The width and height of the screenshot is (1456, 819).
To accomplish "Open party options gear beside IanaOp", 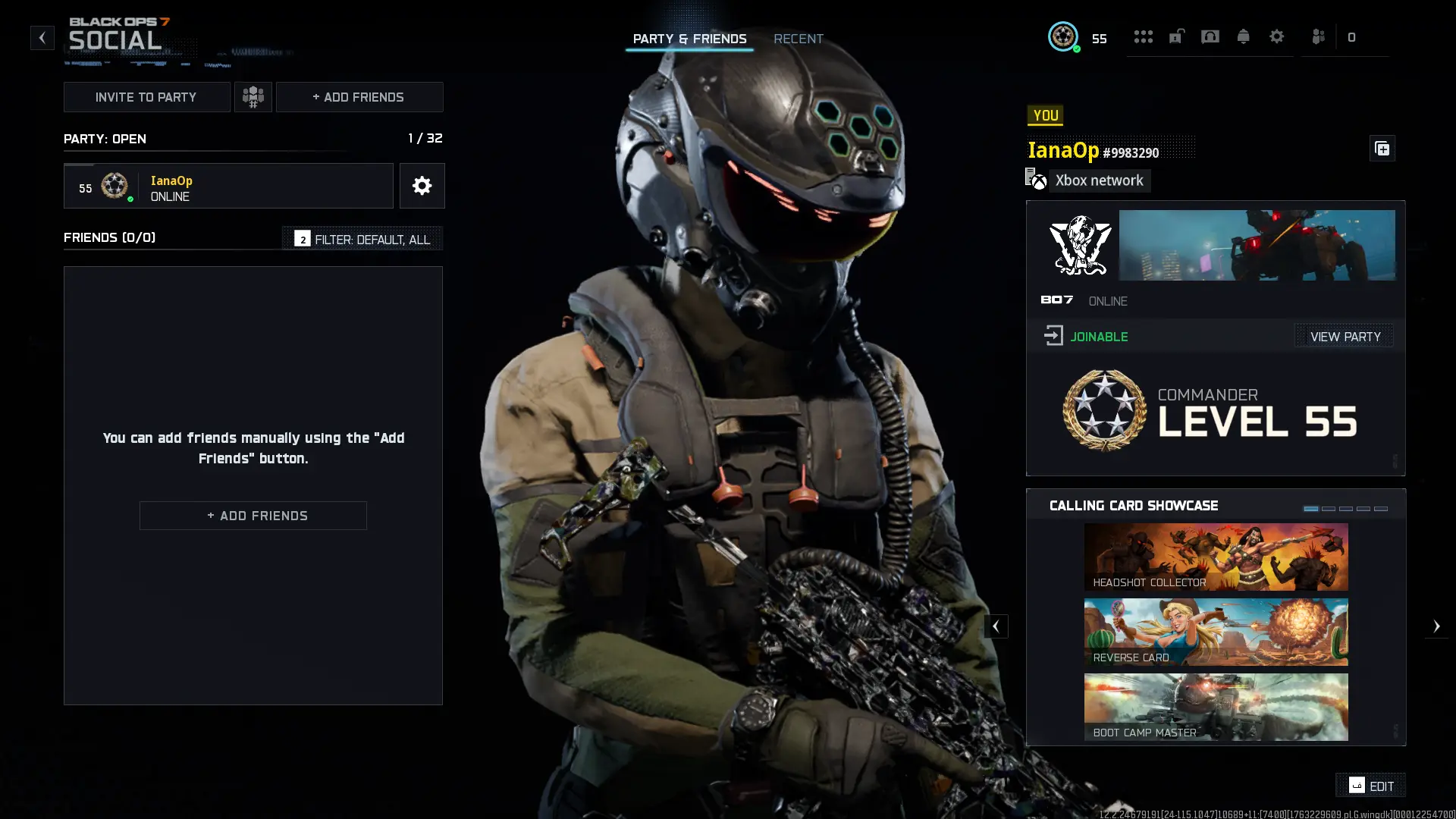I will click(x=422, y=186).
